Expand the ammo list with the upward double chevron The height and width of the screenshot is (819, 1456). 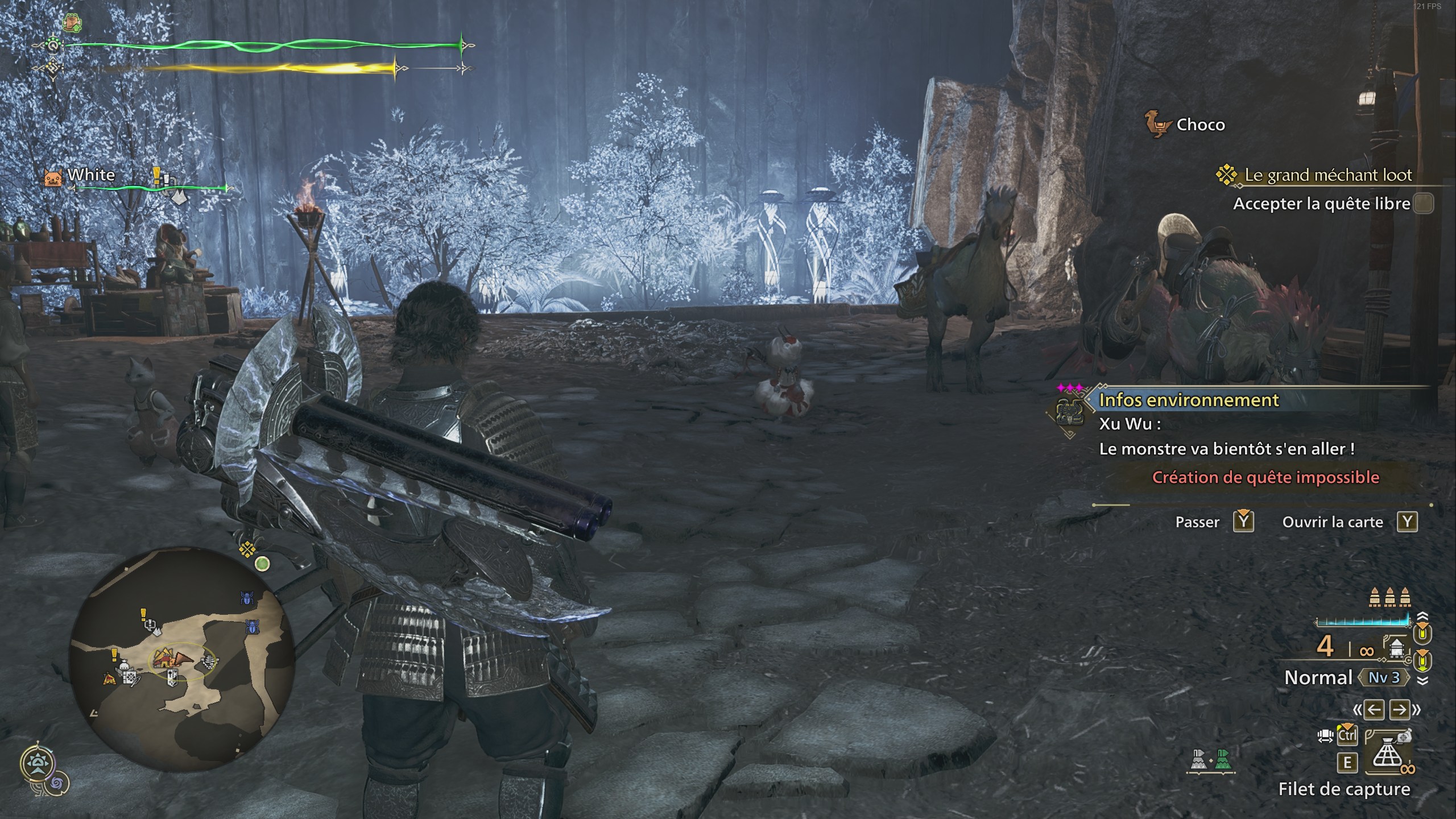pos(1422,616)
